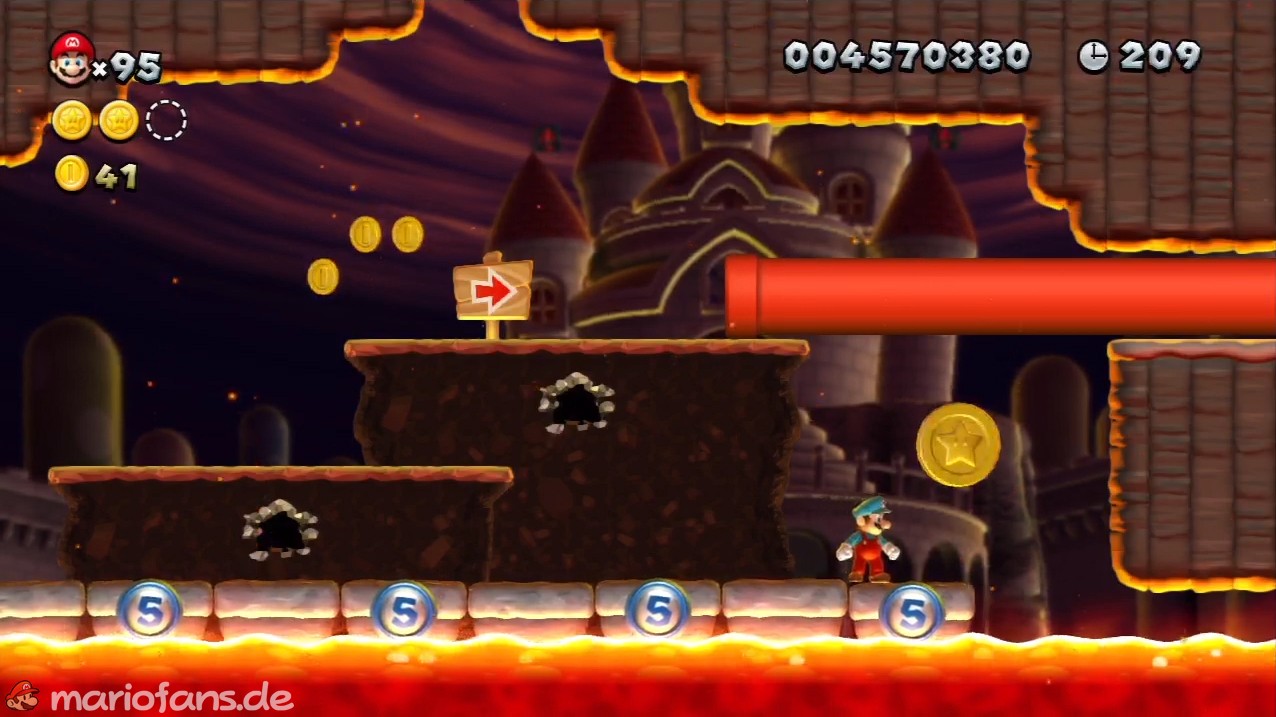Select the empty dashed star coin slot
The width and height of the screenshot is (1276, 717).
(x=166, y=121)
